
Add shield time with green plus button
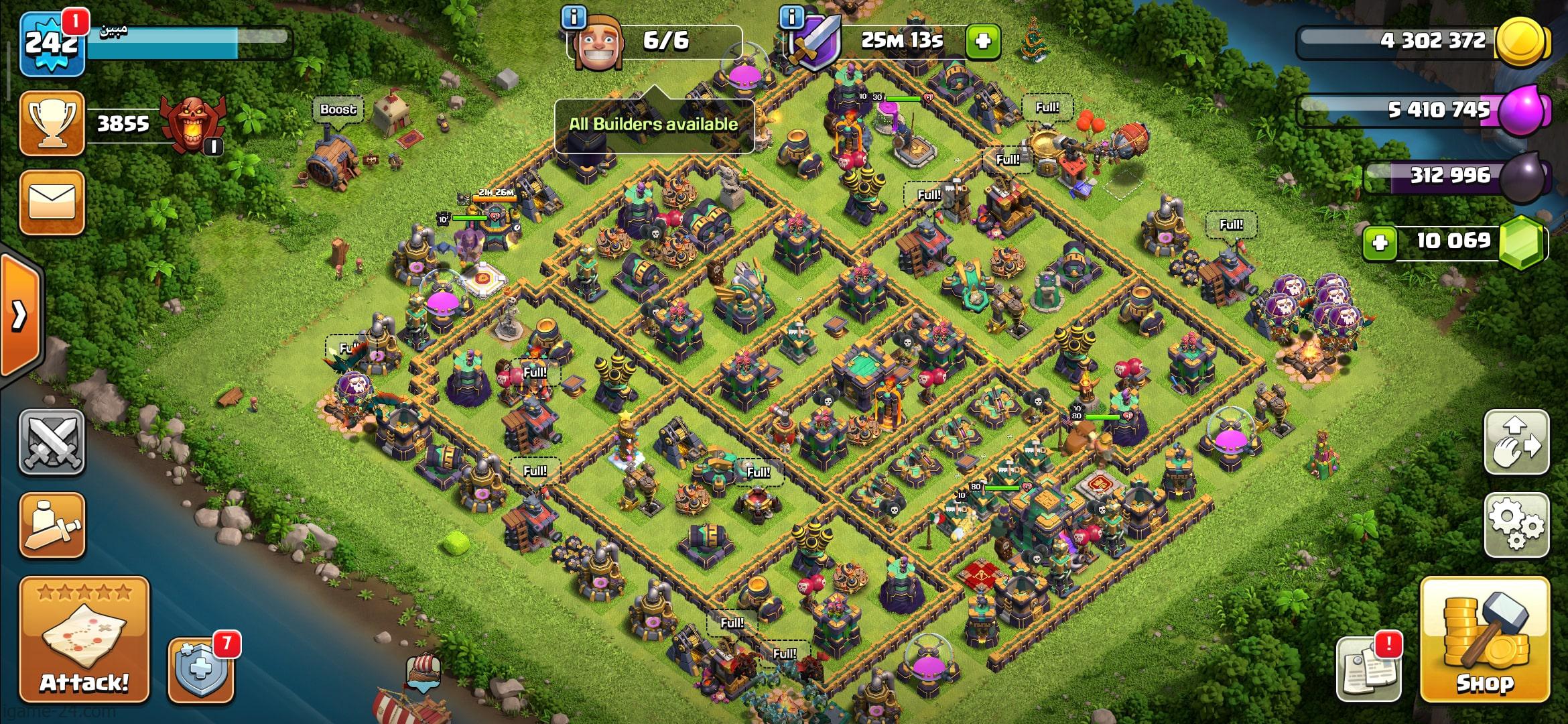coord(983,42)
